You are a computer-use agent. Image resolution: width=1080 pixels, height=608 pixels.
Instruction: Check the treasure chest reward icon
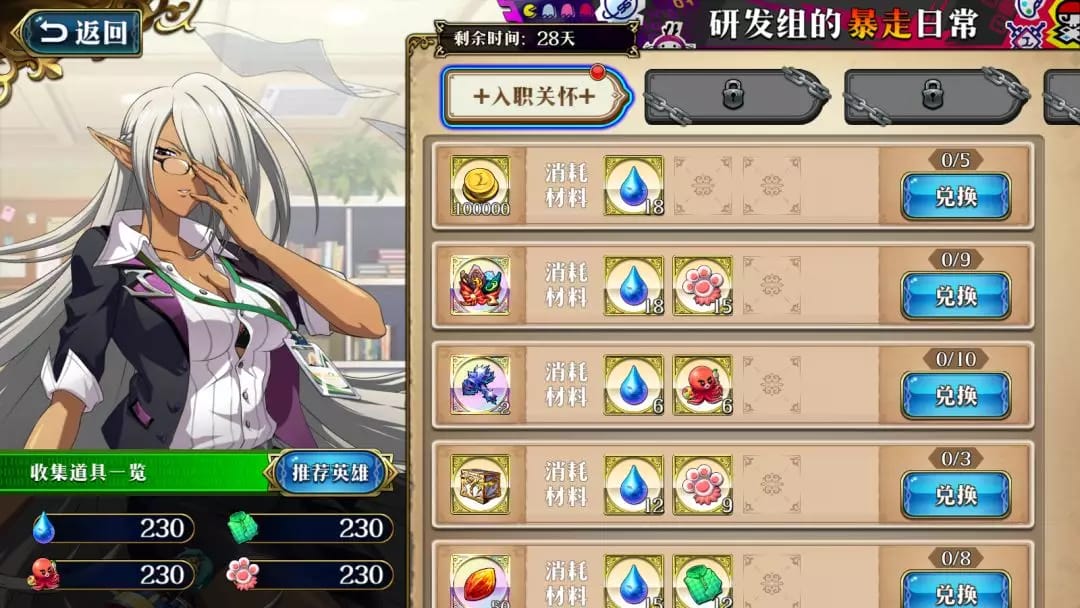[x=481, y=484]
